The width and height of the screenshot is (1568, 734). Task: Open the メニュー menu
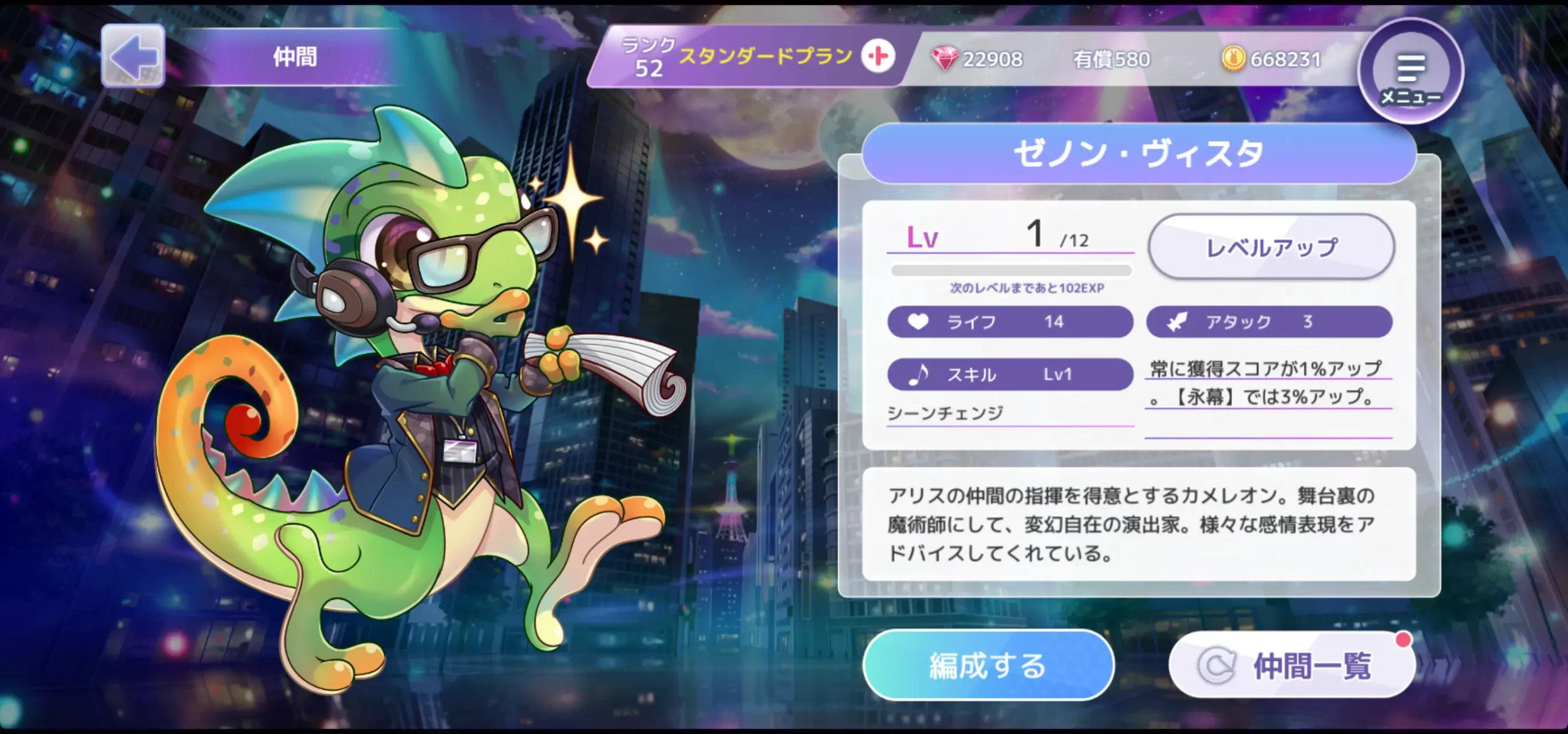pos(1410,72)
